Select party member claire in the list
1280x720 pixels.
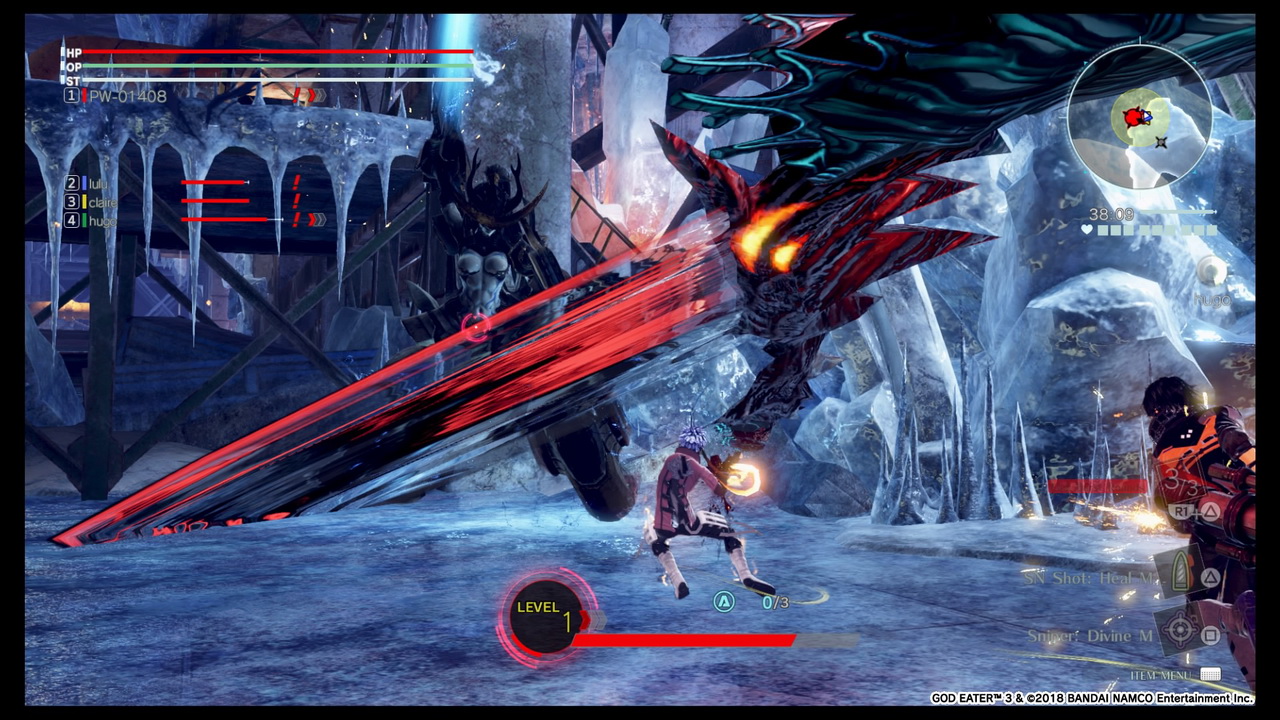[102, 202]
